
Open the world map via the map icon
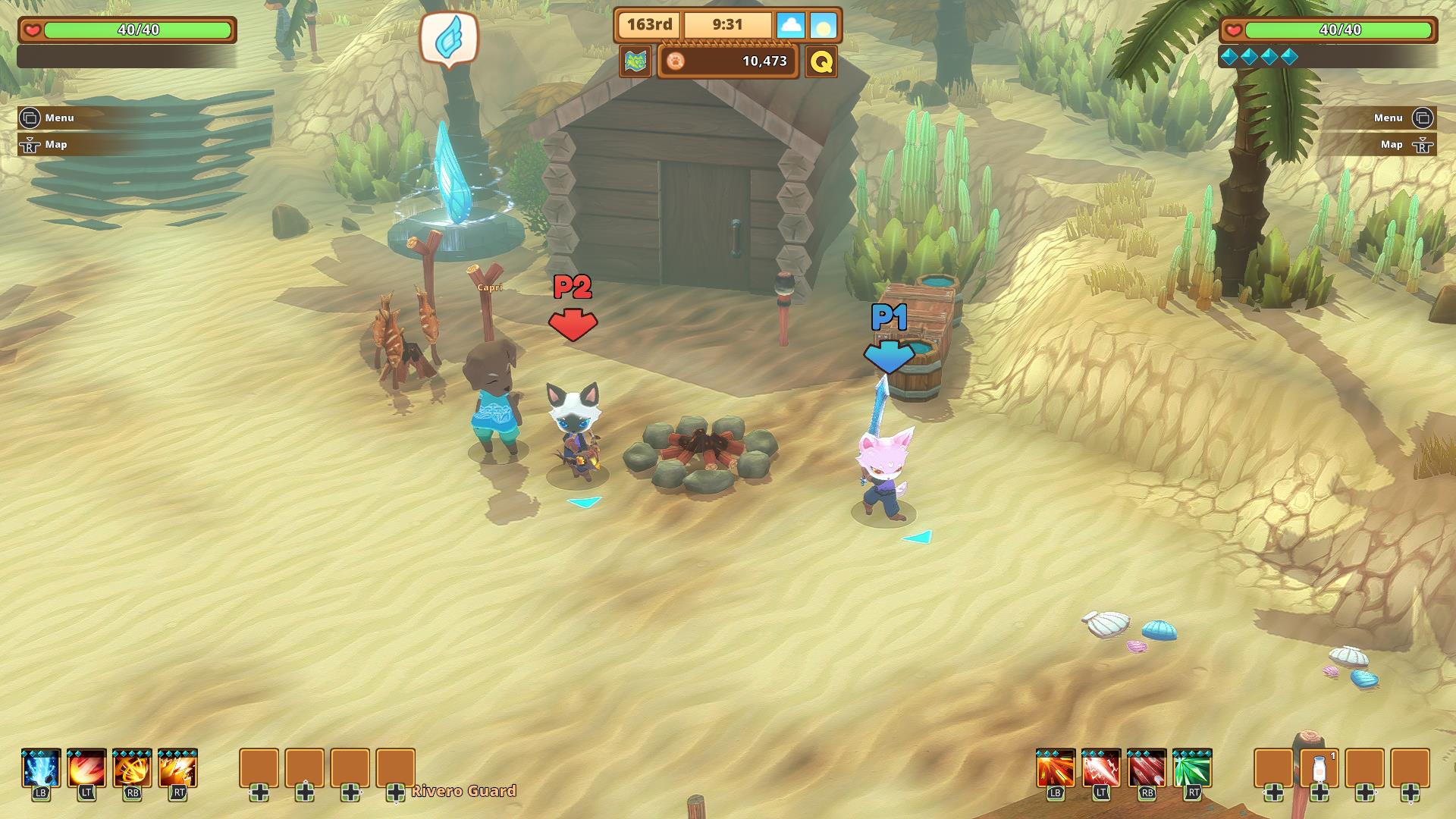[x=637, y=62]
